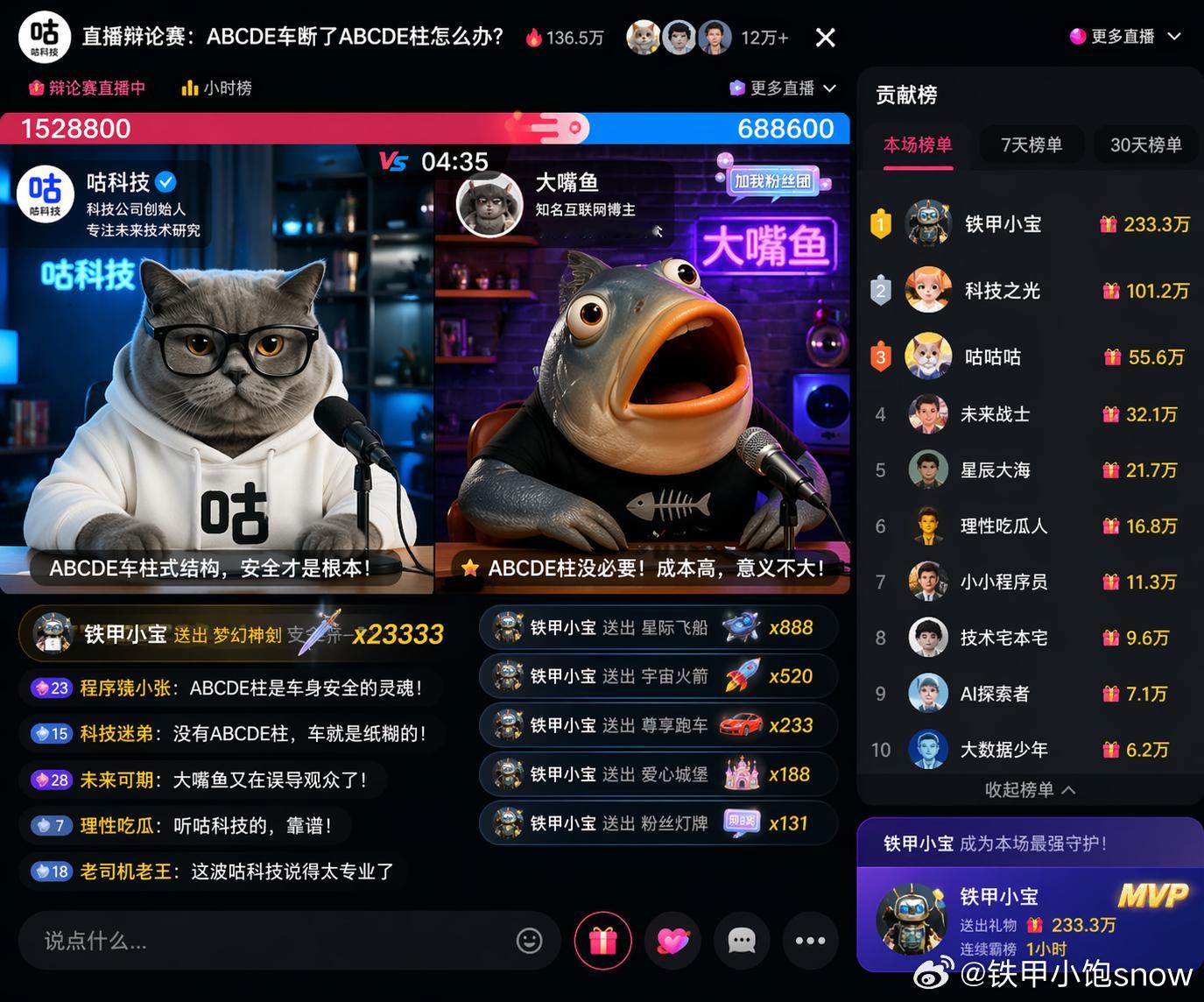Open the chat bubble icon
Screen dimensions: 1204x1002
742,940
